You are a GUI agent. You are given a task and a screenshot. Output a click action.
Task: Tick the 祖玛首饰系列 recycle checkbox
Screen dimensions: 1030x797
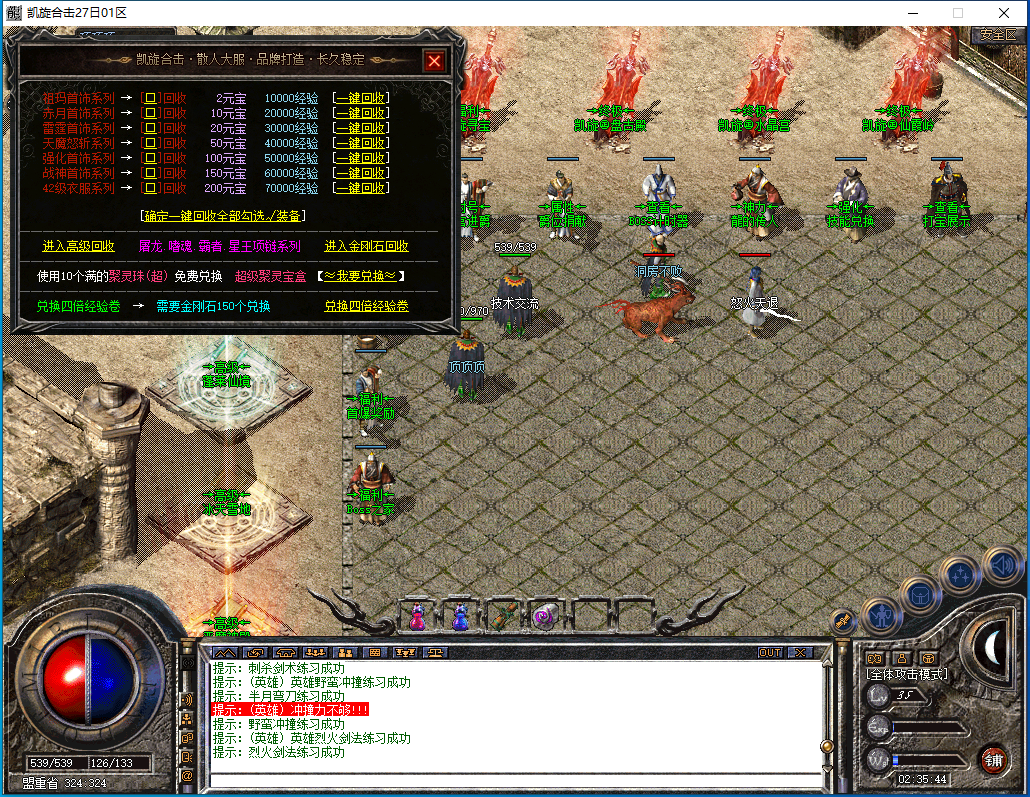click(151, 98)
